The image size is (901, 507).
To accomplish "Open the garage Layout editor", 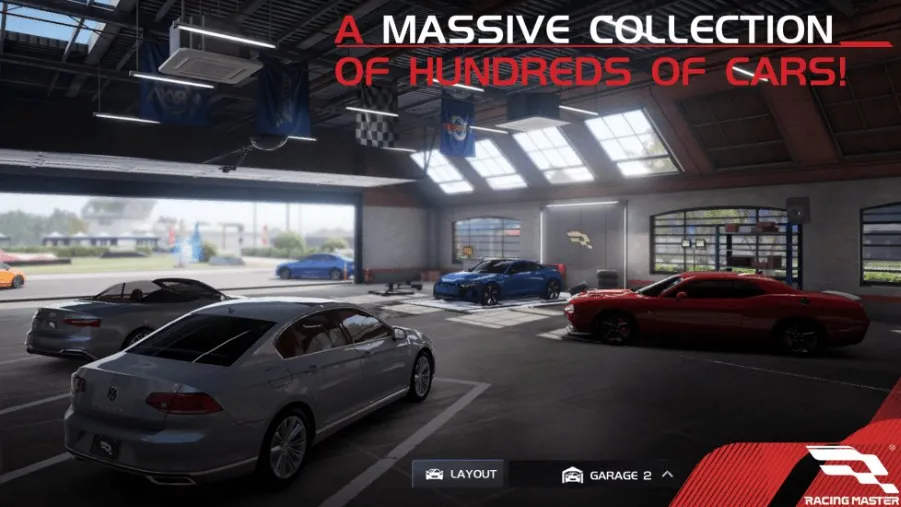I will (x=460, y=474).
